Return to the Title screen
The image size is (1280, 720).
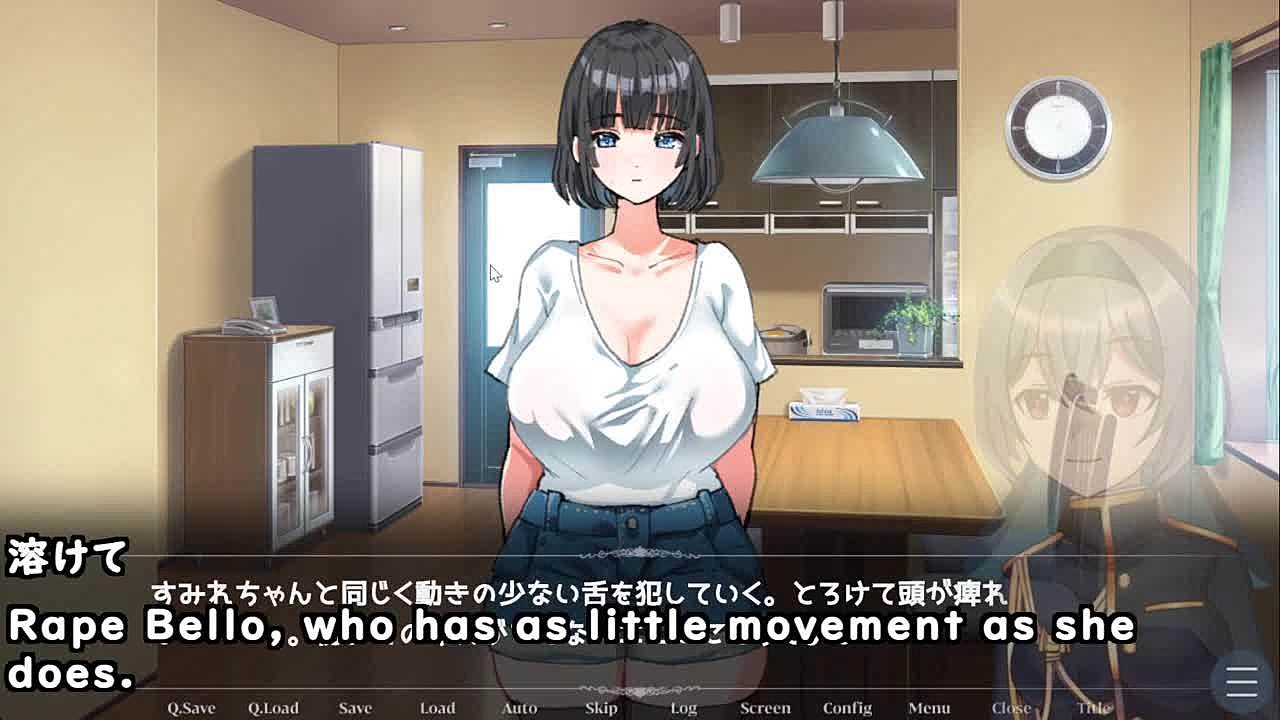pos(1093,708)
